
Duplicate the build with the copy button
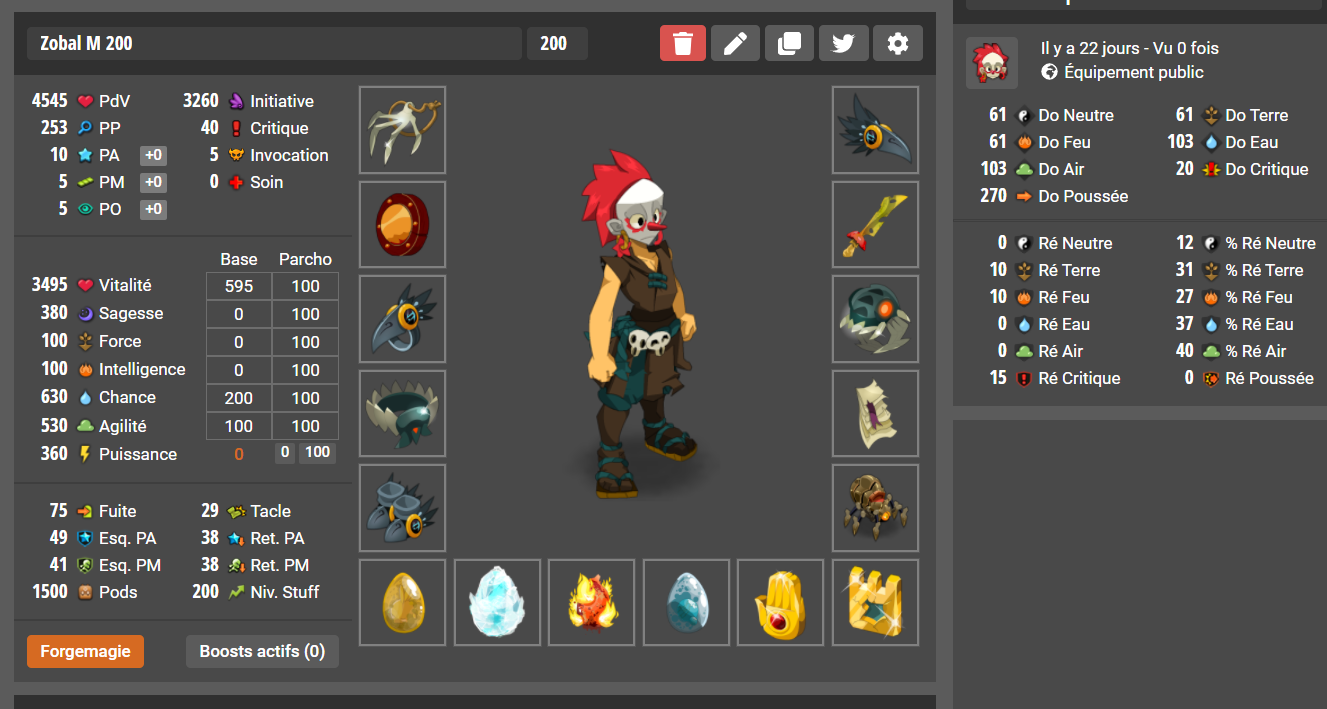tap(790, 44)
